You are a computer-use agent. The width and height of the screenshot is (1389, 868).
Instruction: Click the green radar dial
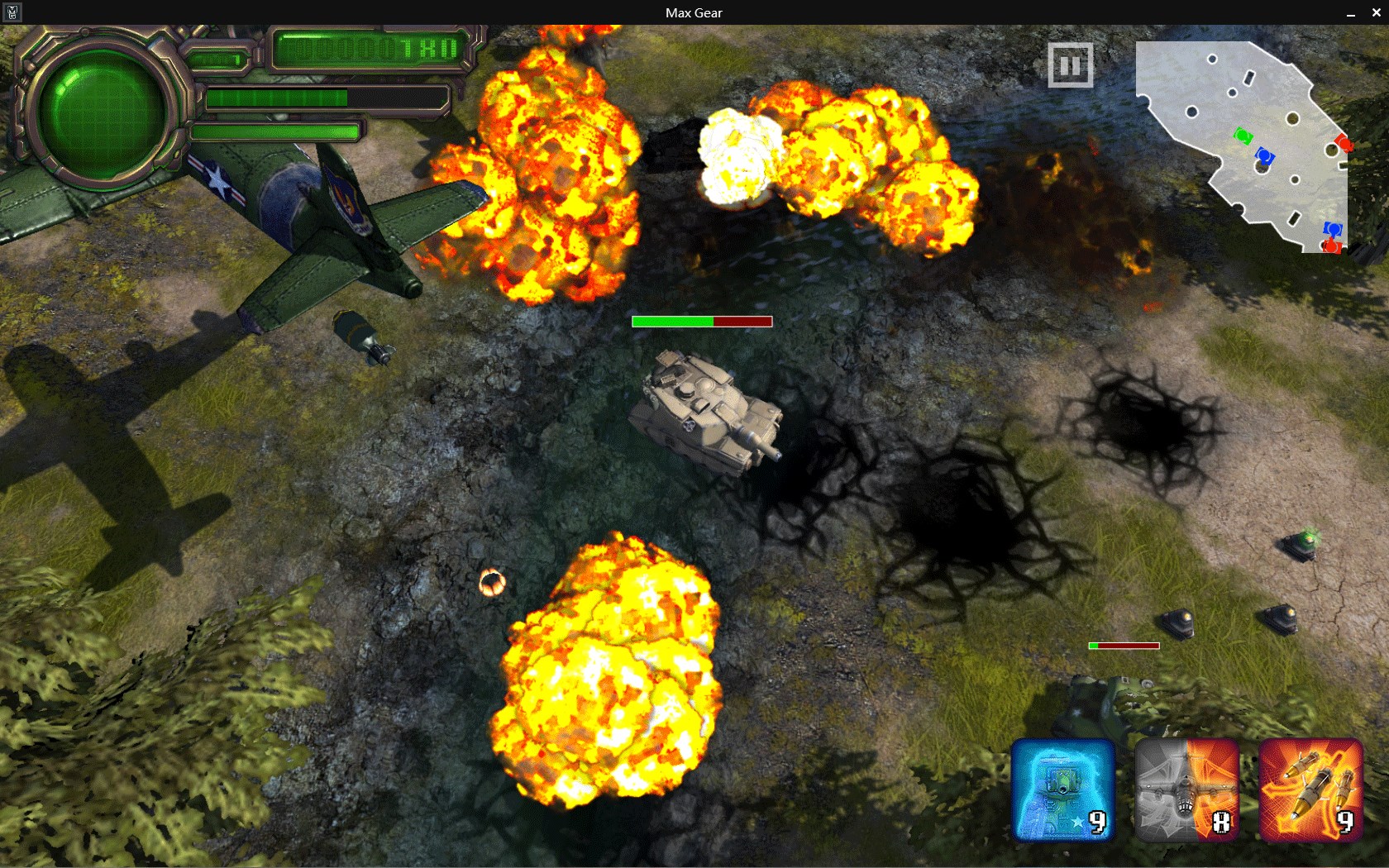click(x=103, y=113)
